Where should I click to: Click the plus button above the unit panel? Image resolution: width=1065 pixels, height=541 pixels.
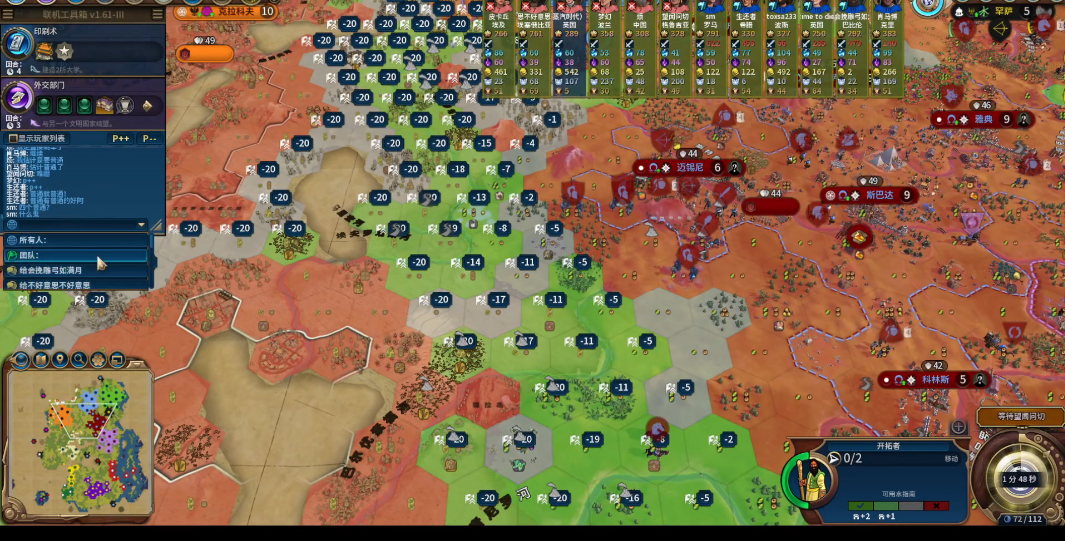pyautogui.click(x=959, y=427)
